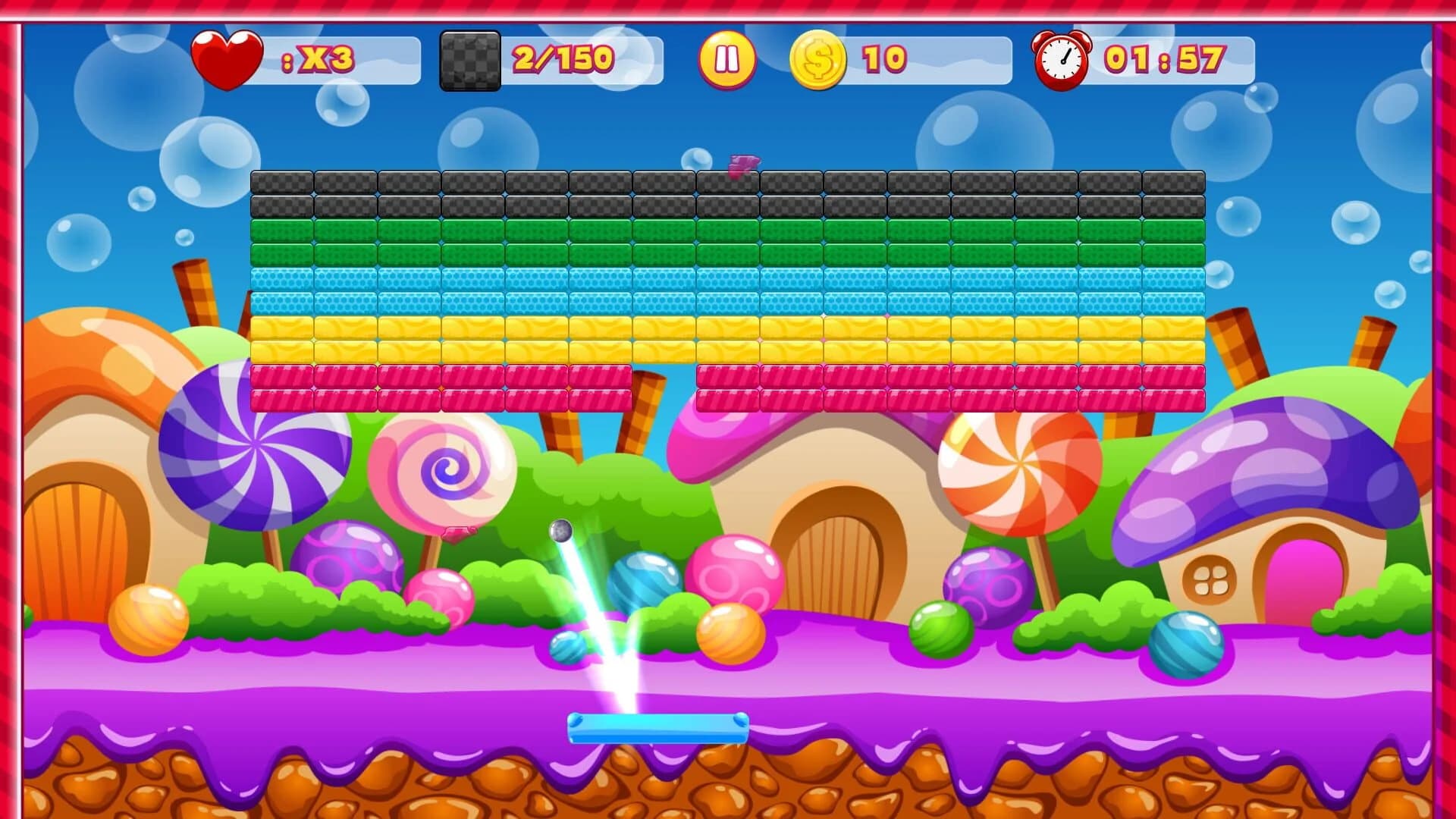
Task: Click the red heart lives icon
Action: pyautogui.click(x=226, y=55)
